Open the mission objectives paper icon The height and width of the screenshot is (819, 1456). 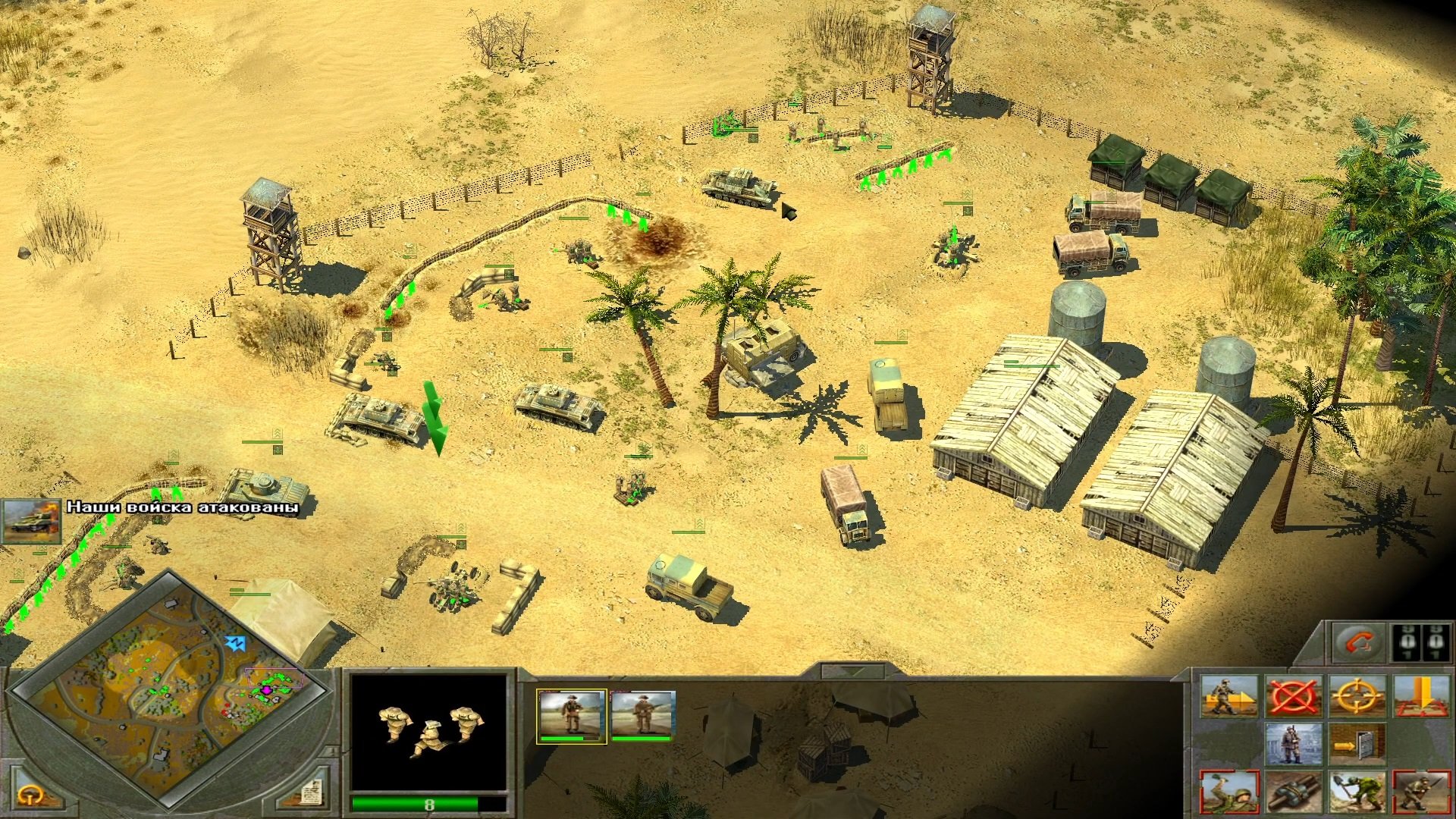tap(310, 793)
